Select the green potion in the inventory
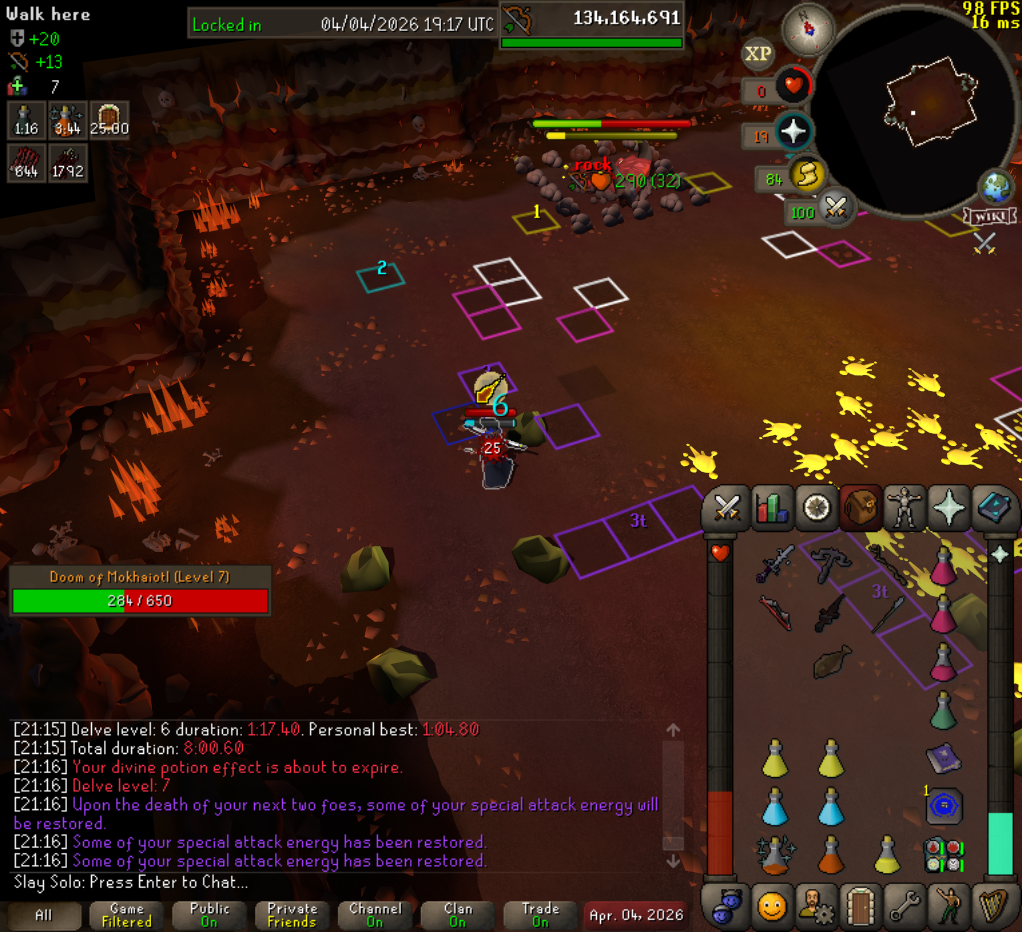The width and height of the screenshot is (1022, 932). [943, 710]
